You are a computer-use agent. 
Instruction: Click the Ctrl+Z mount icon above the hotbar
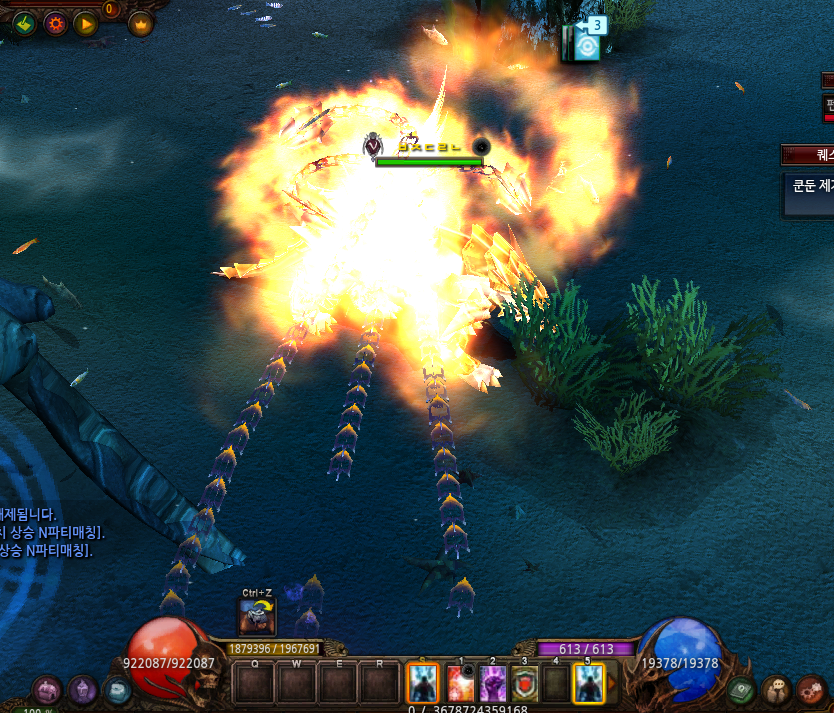point(257,616)
